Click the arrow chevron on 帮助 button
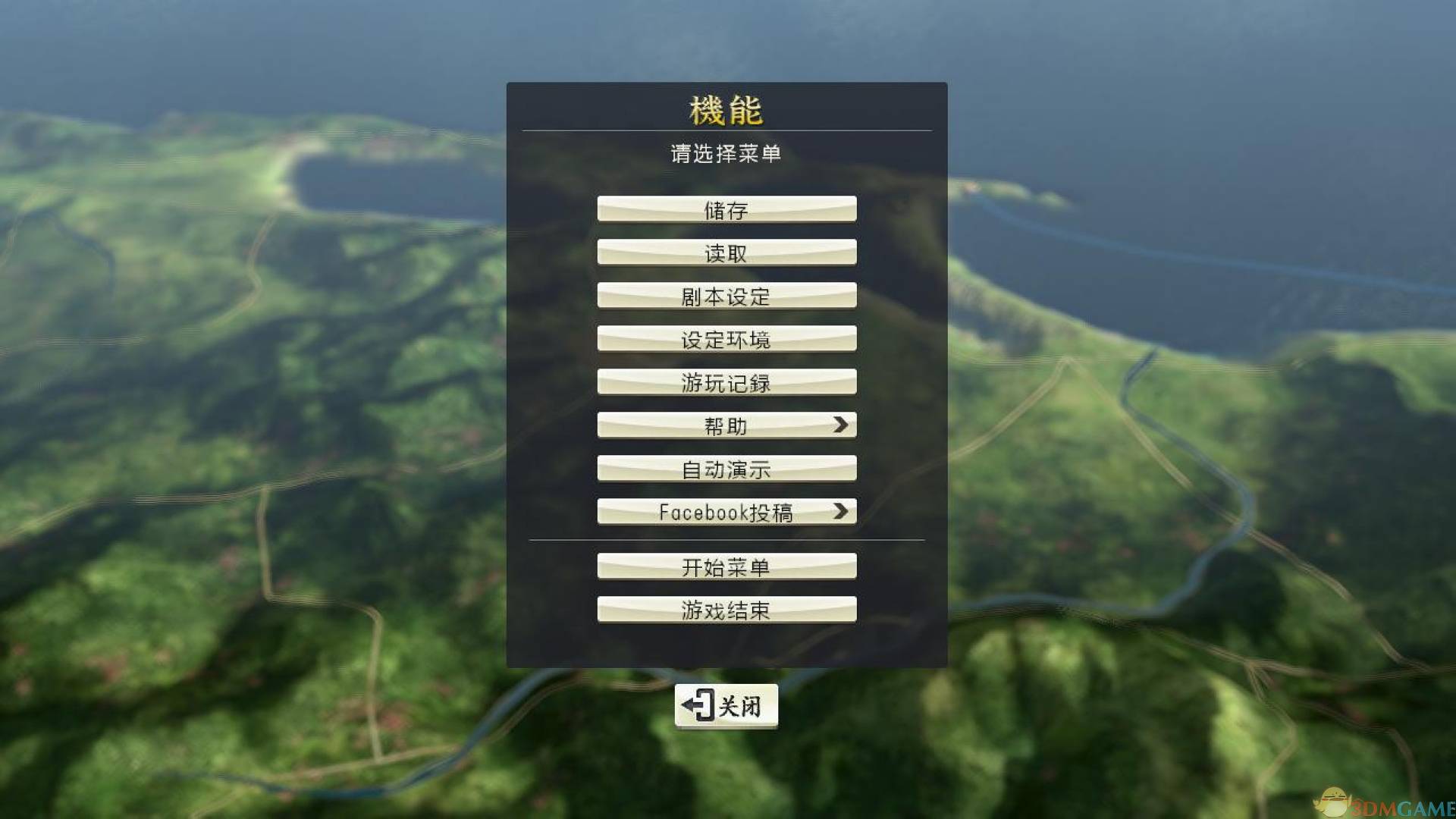The image size is (1456, 819). click(x=842, y=425)
